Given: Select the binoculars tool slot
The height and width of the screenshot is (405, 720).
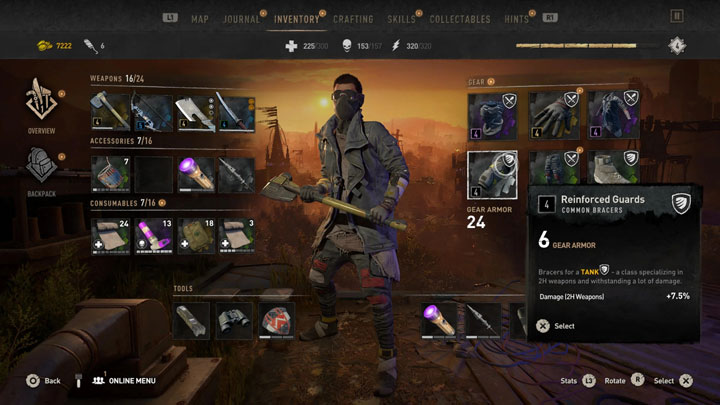Looking at the screenshot, I should pyautogui.click(x=236, y=320).
